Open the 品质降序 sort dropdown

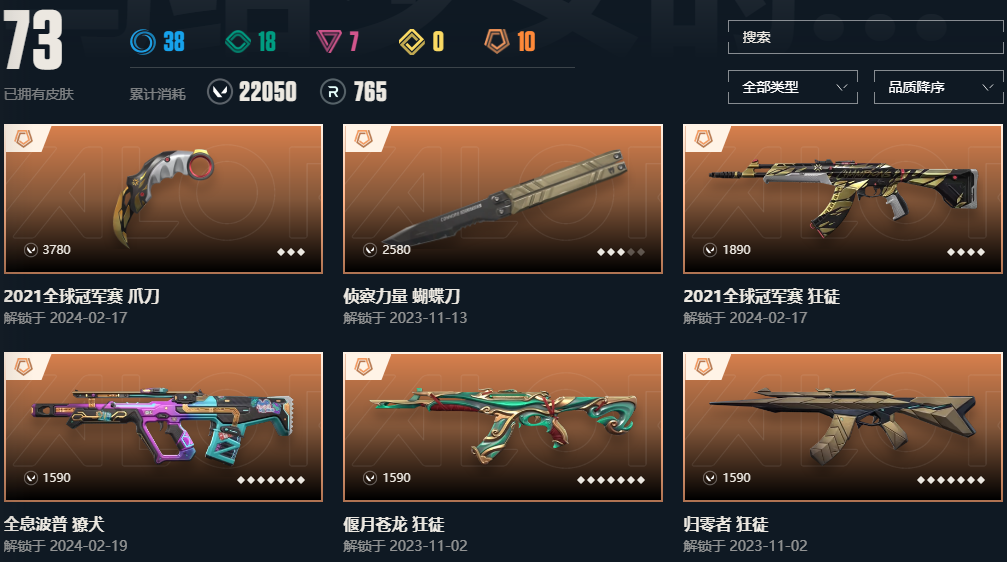[938, 87]
